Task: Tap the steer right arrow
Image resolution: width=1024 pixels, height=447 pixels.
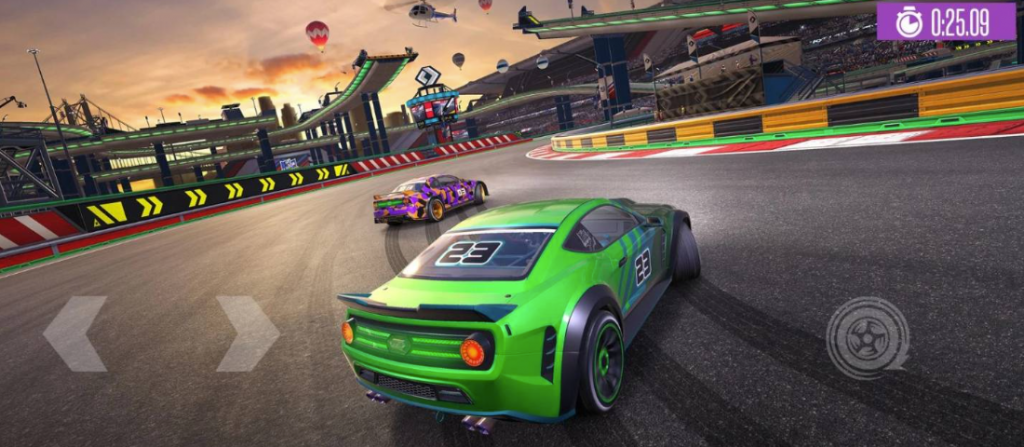Action: (x=247, y=333)
